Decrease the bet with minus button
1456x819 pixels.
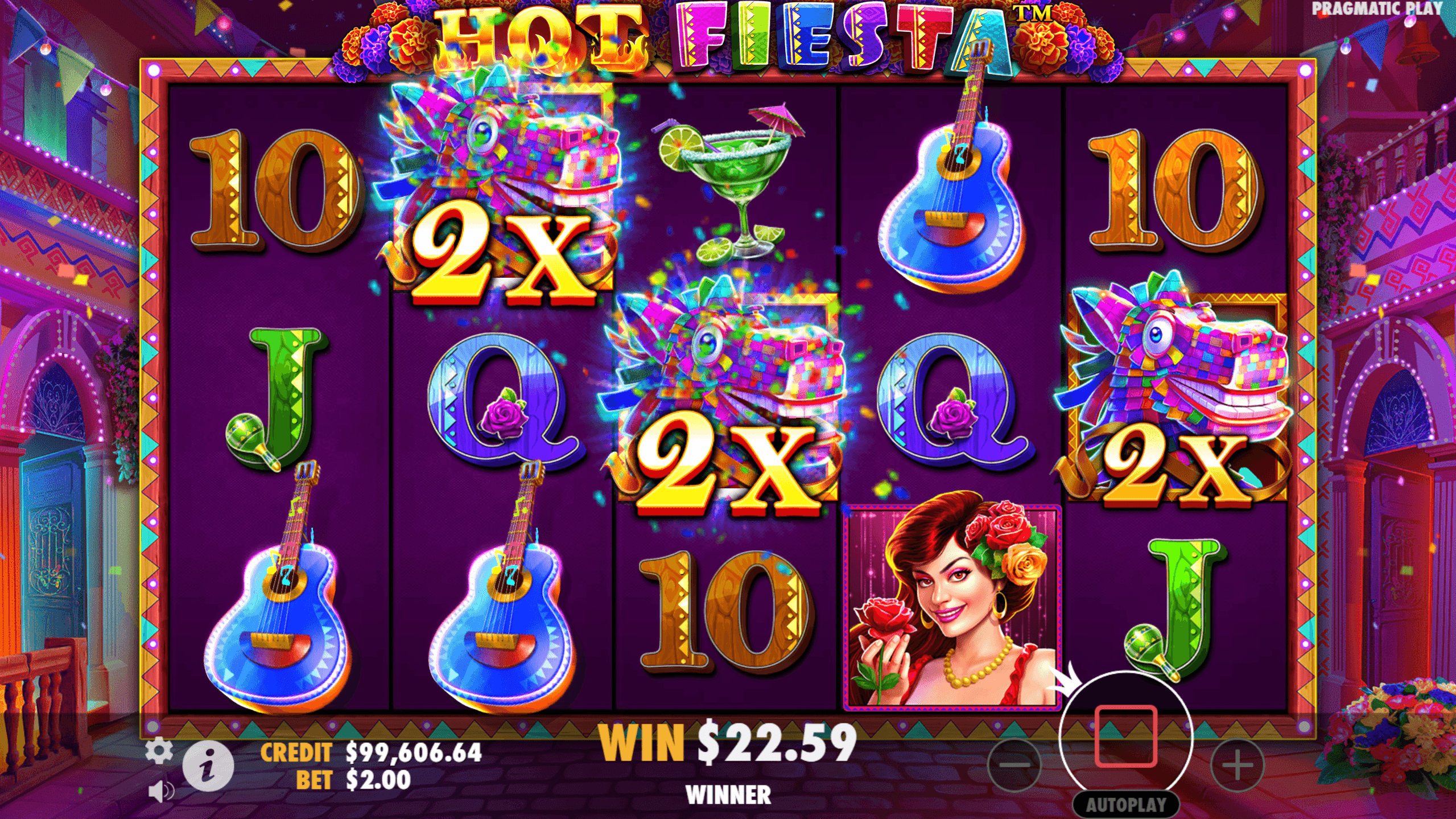point(1014,765)
